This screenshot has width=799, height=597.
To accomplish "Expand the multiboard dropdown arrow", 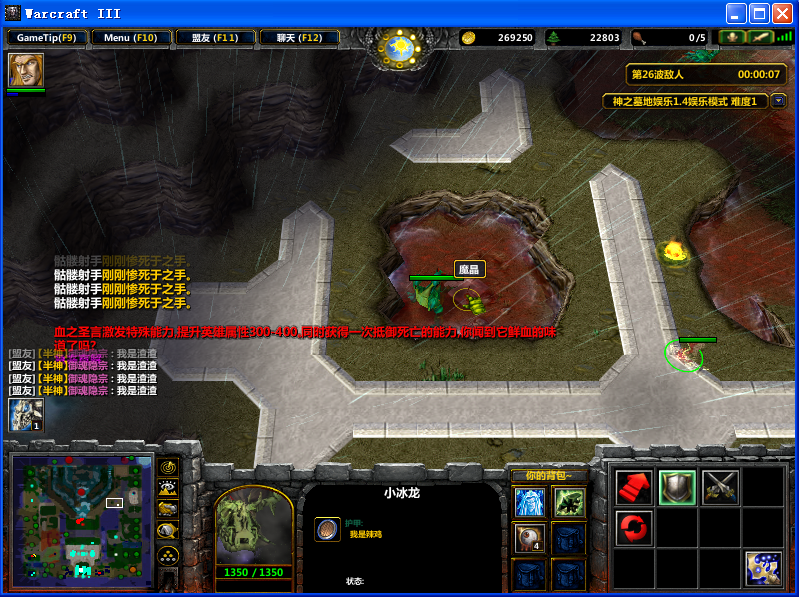I will [778, 101].
